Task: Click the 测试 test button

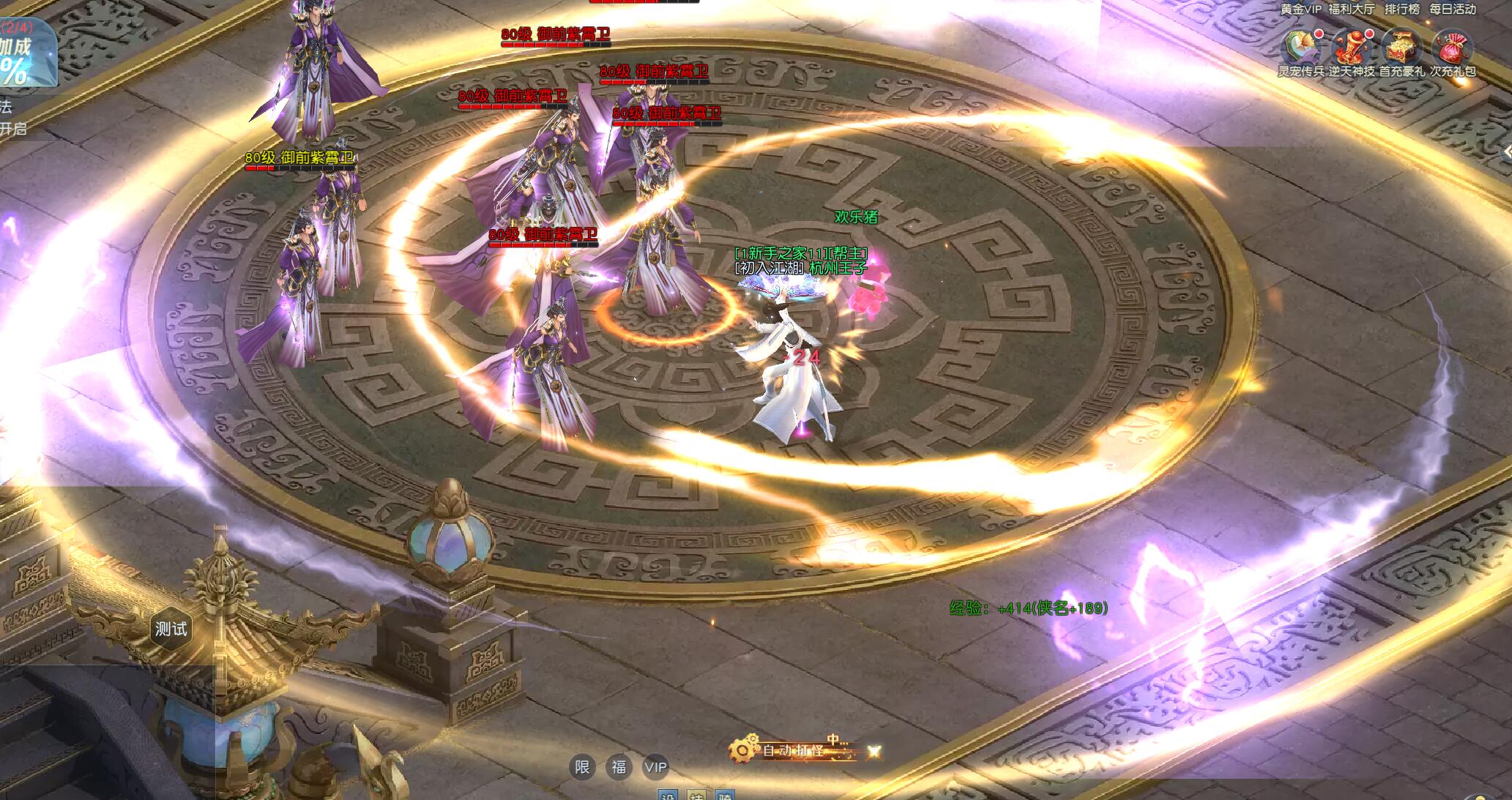Action: pos(171,629)
